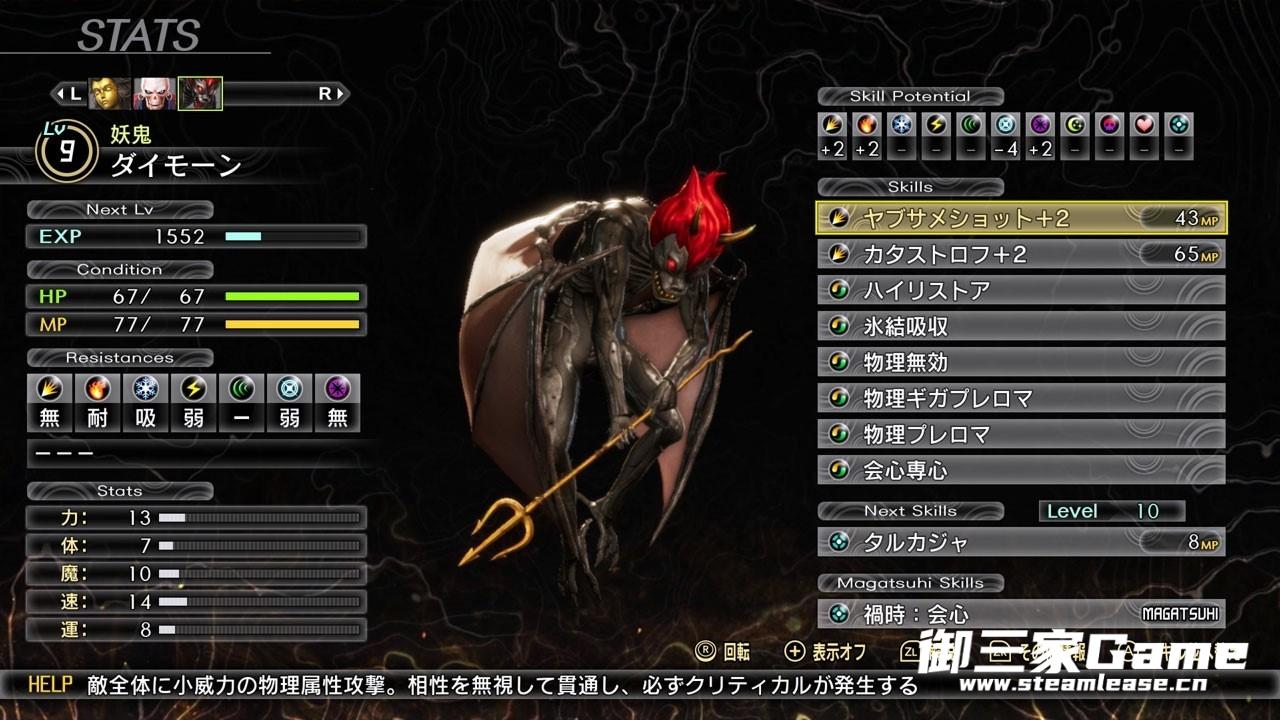Choose the カタストロフ+2 skill row

click(x=1020, y=254)
